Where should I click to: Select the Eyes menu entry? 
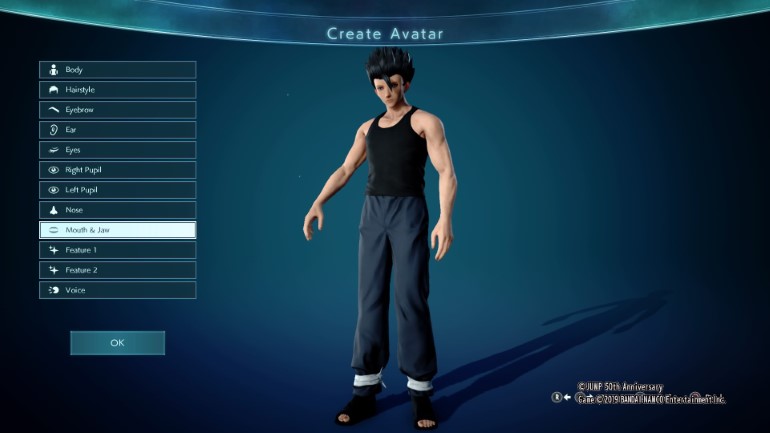(117, 150)
